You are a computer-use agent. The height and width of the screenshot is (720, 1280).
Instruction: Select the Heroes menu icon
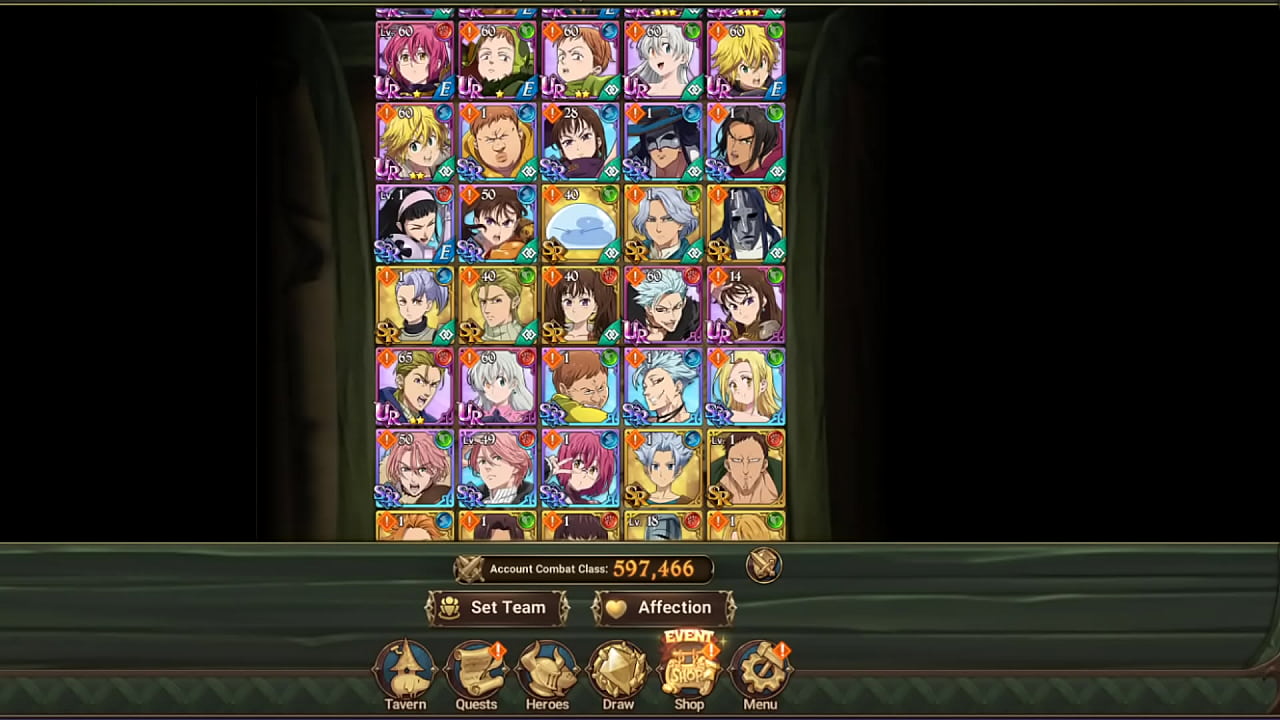[x=547, y=674]
